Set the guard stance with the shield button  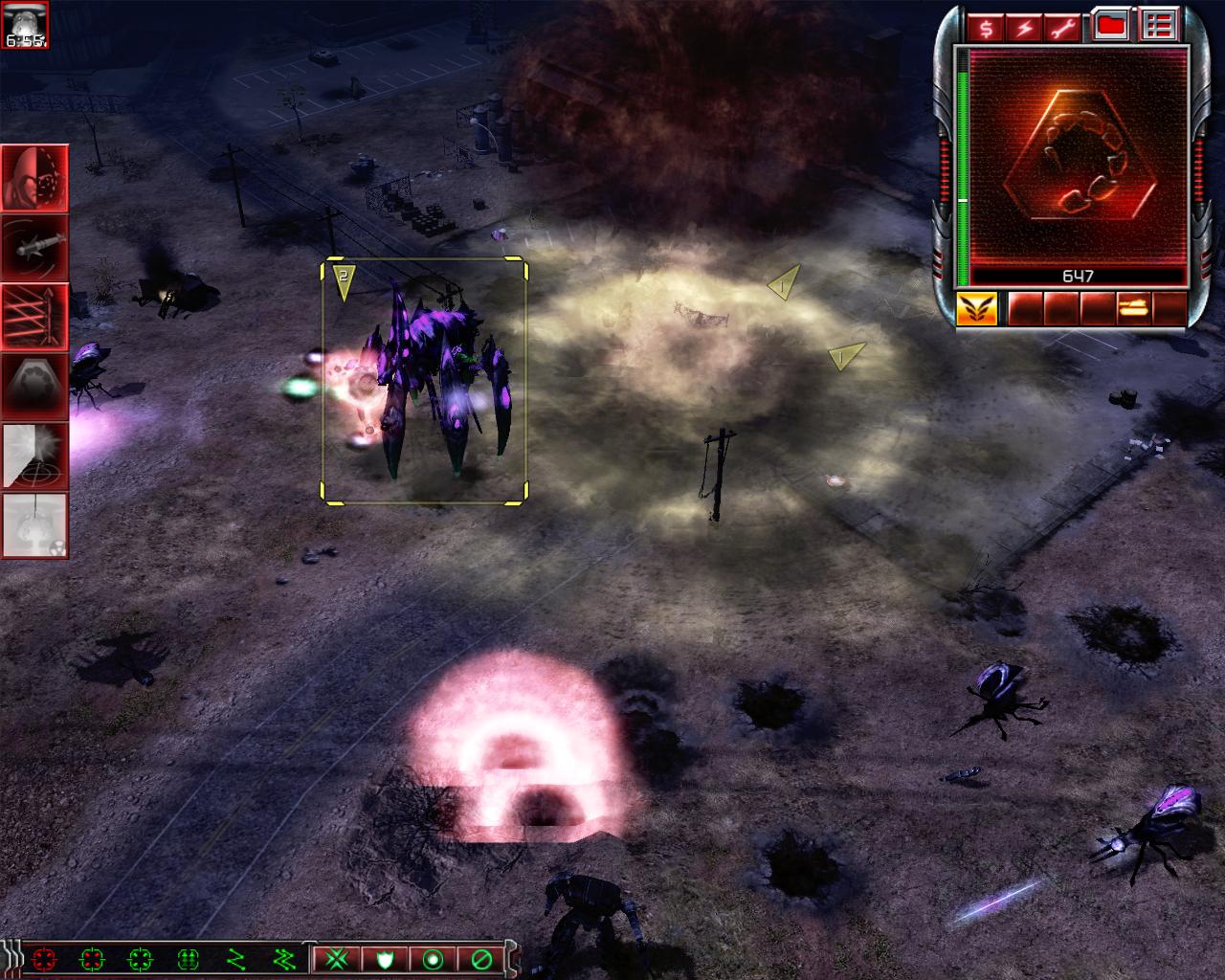(x=385, y=958)
